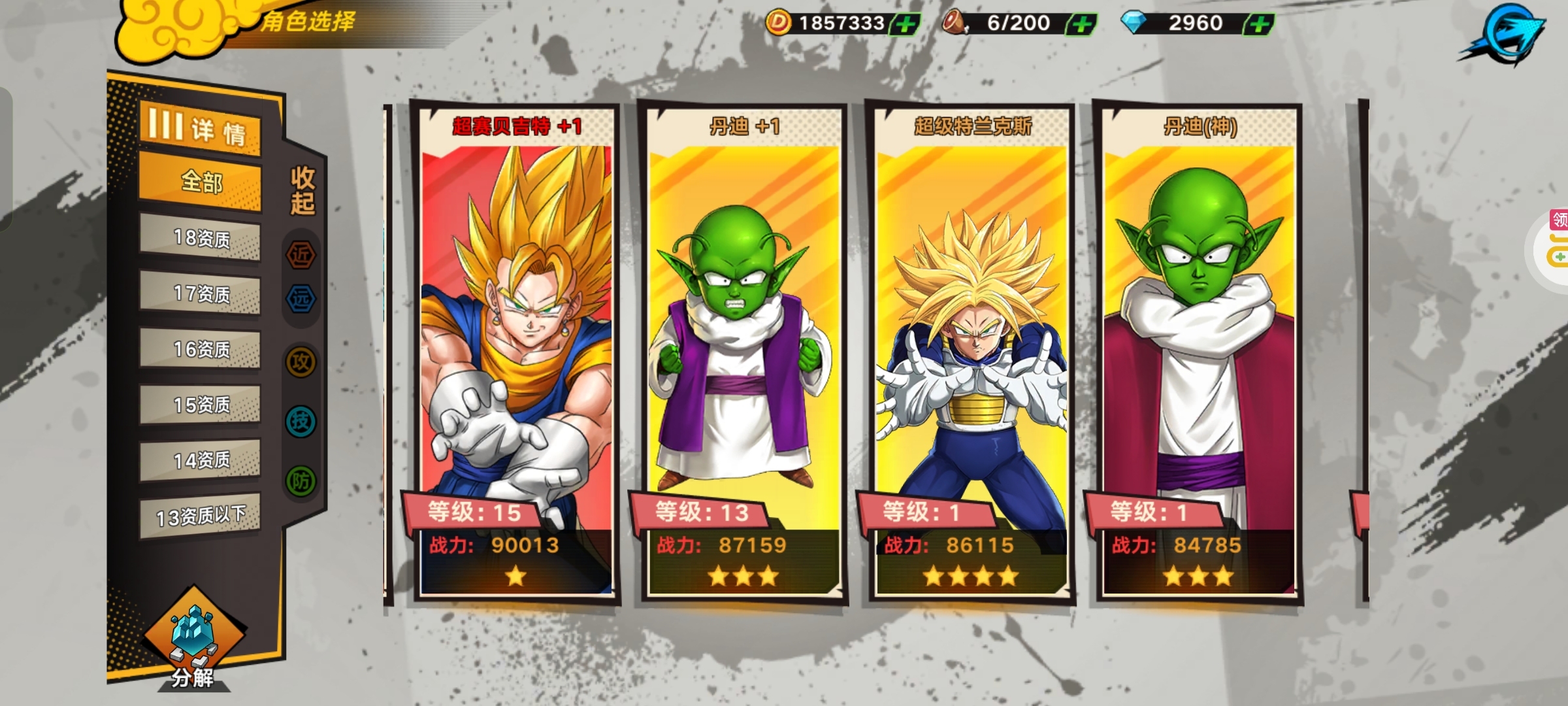1568x706 pixels.
Task: Toggle the 技 skill type filter
Action: point(301,422)
